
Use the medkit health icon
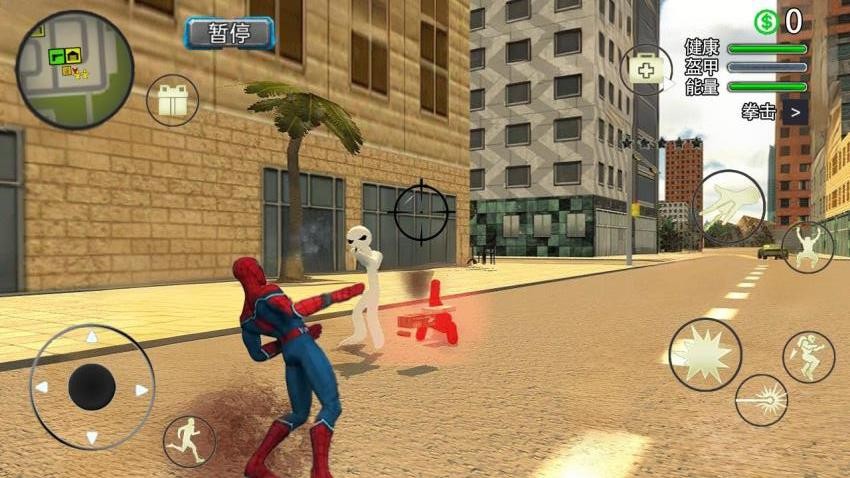point(646,69)
